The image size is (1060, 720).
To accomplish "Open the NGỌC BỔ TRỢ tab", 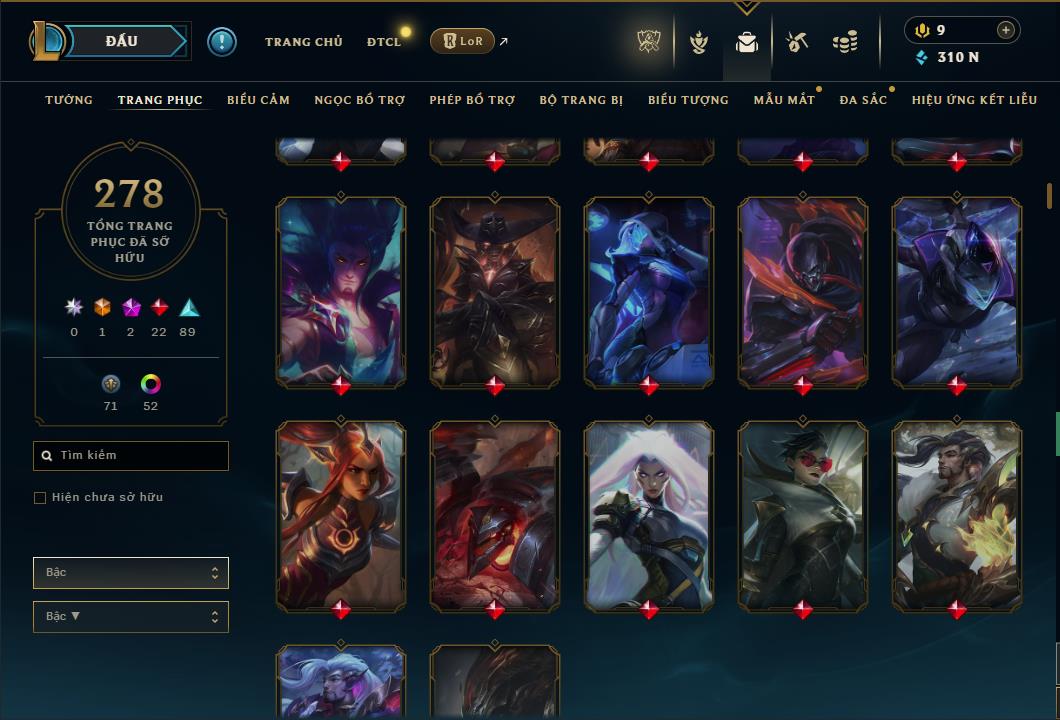I will click(359, 100).
